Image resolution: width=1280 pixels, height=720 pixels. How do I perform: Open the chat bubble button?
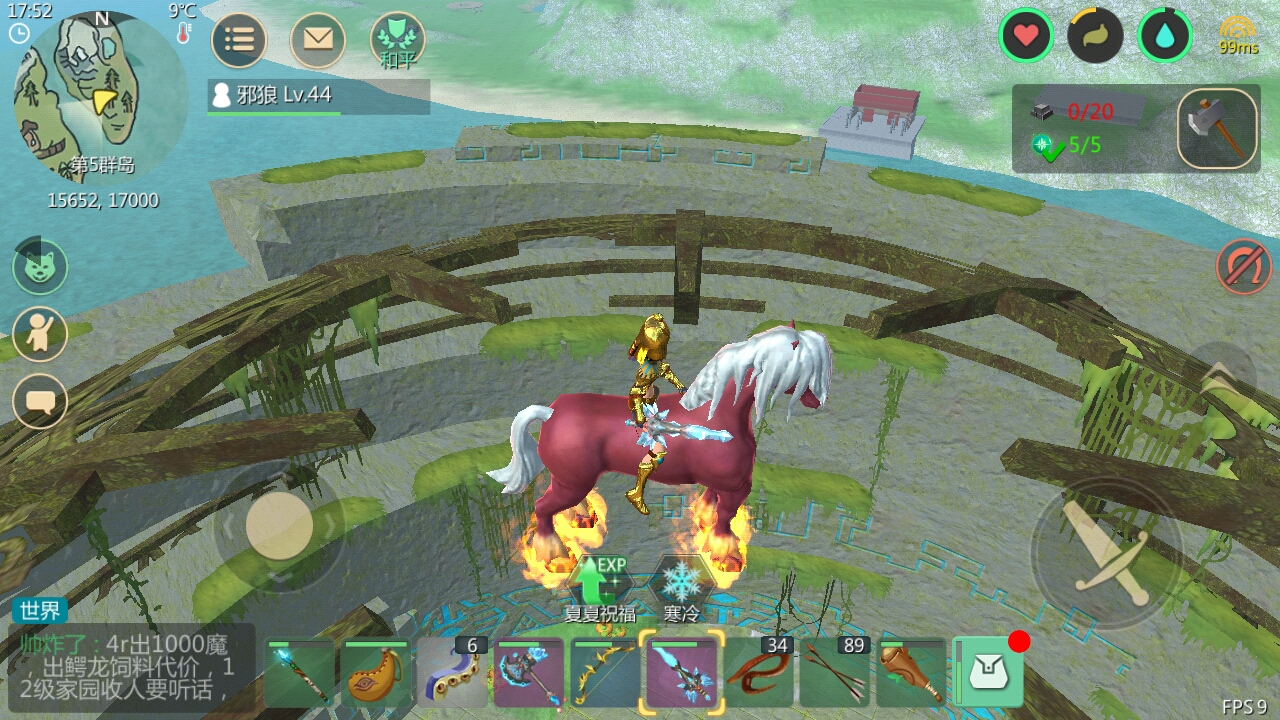point(40,401)
